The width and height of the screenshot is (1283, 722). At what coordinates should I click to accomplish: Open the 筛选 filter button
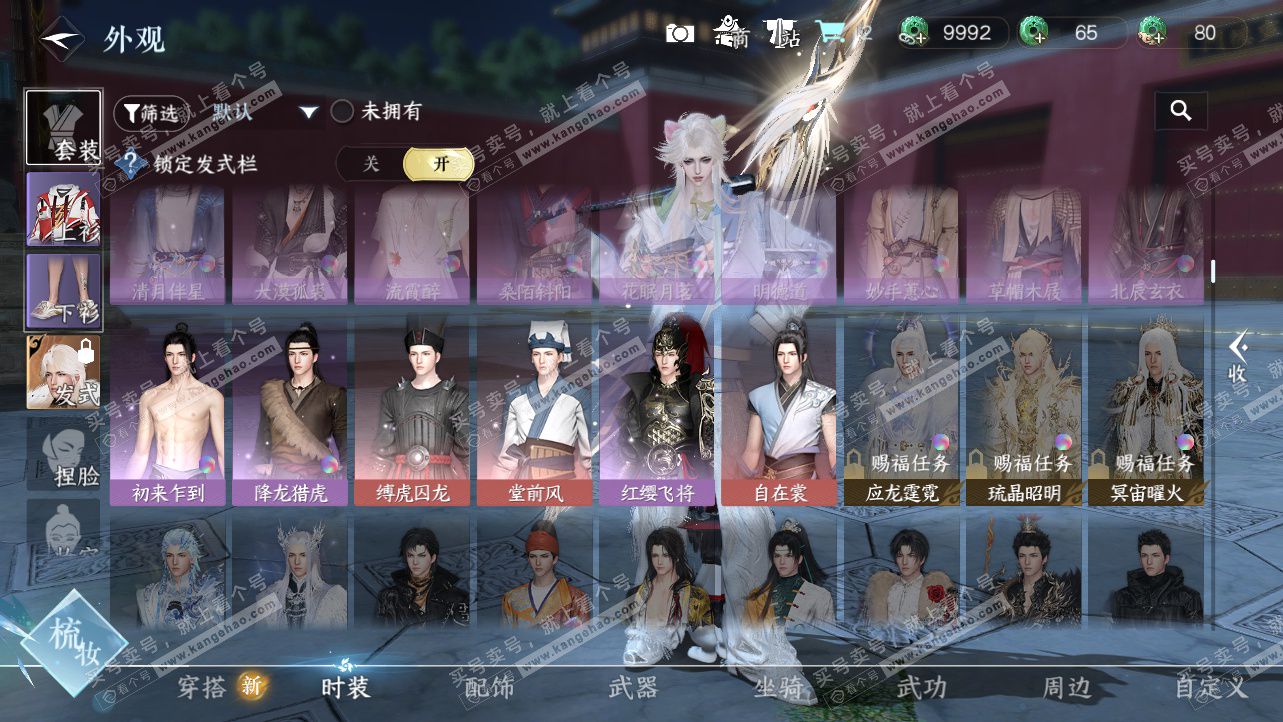point(151,112)
